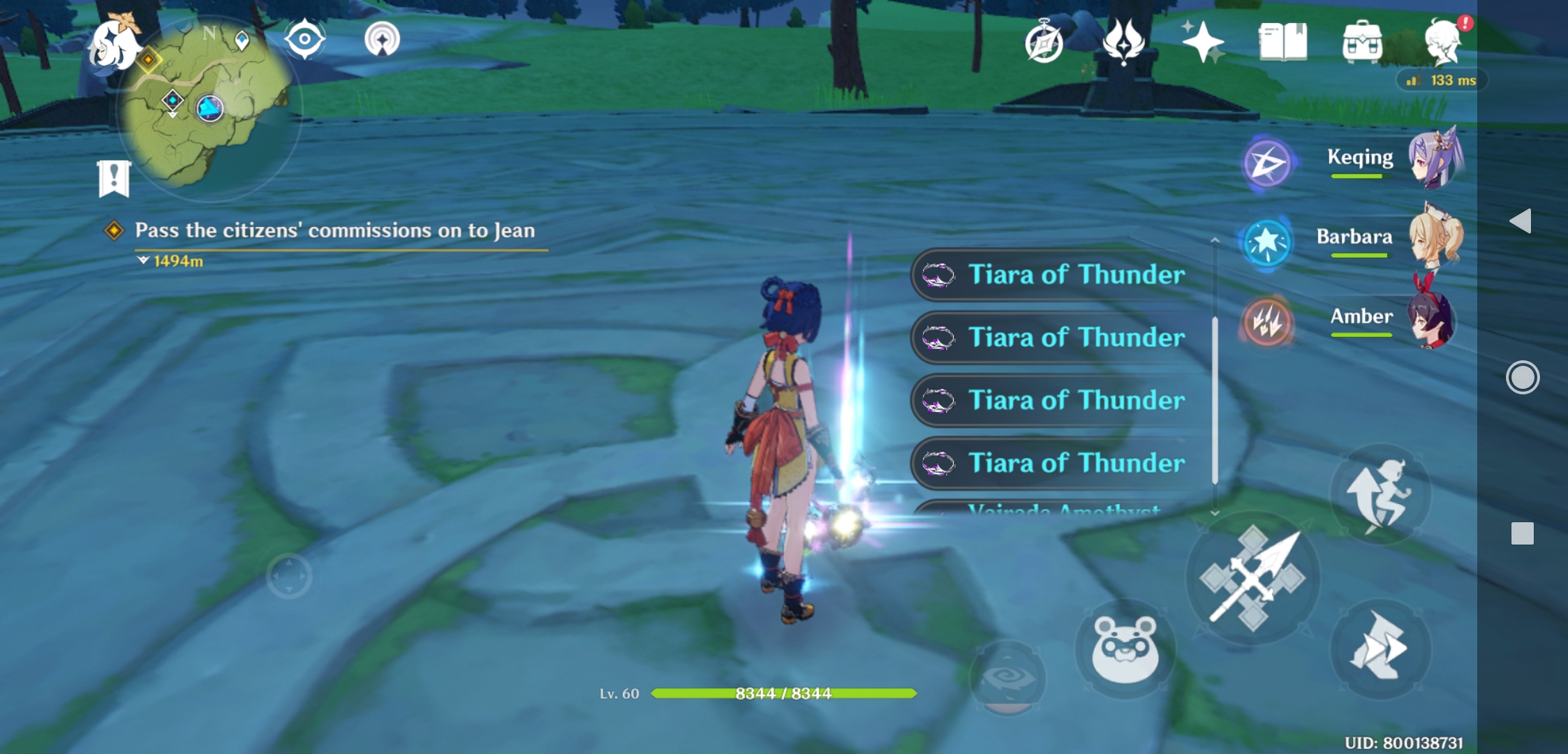Screen dimensions: 1568x754
Task: Open the Events star icon
Action: point(1204,42)
